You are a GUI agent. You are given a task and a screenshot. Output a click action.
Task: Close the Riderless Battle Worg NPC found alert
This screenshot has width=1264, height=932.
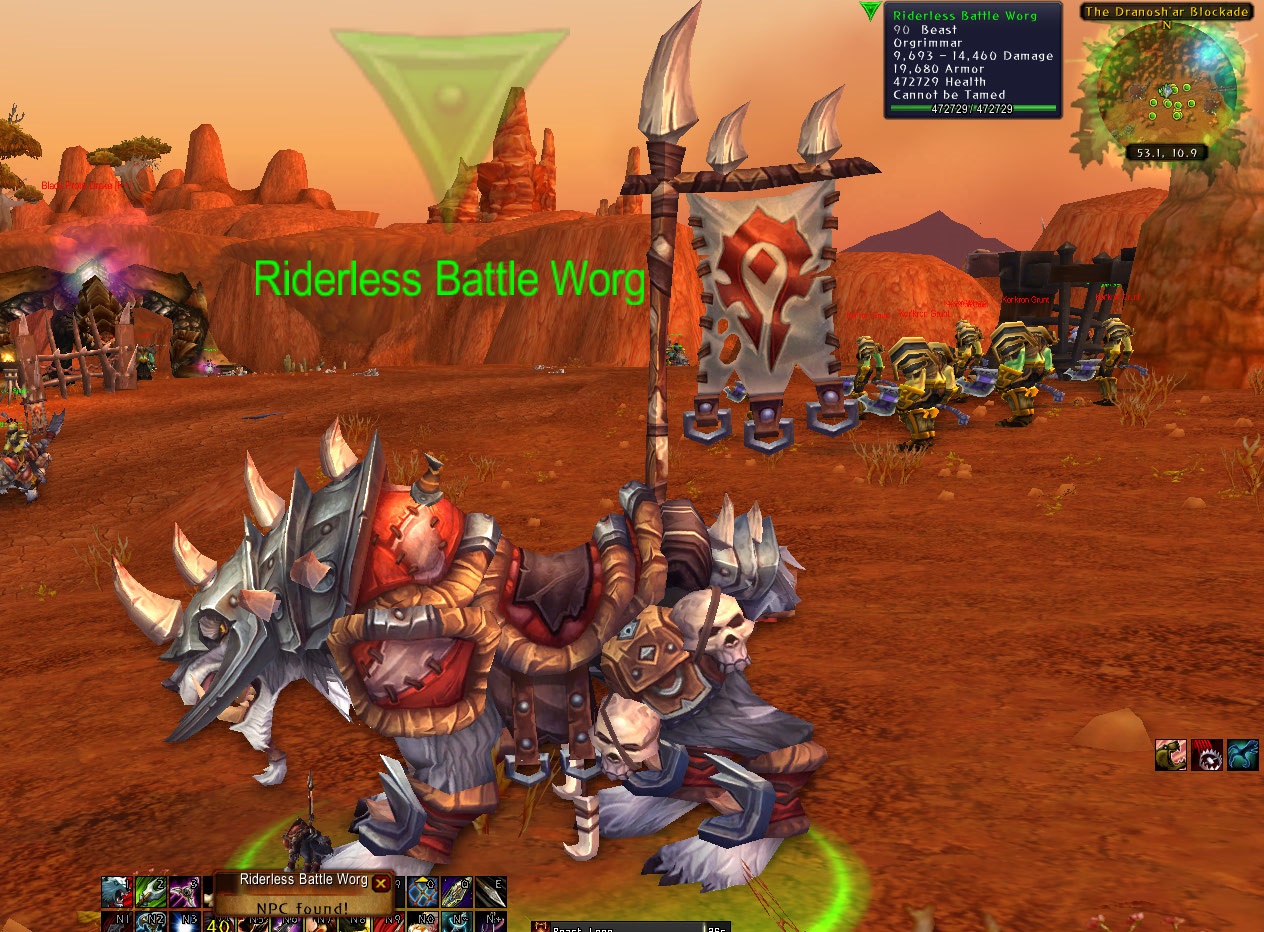coord(381,883)
